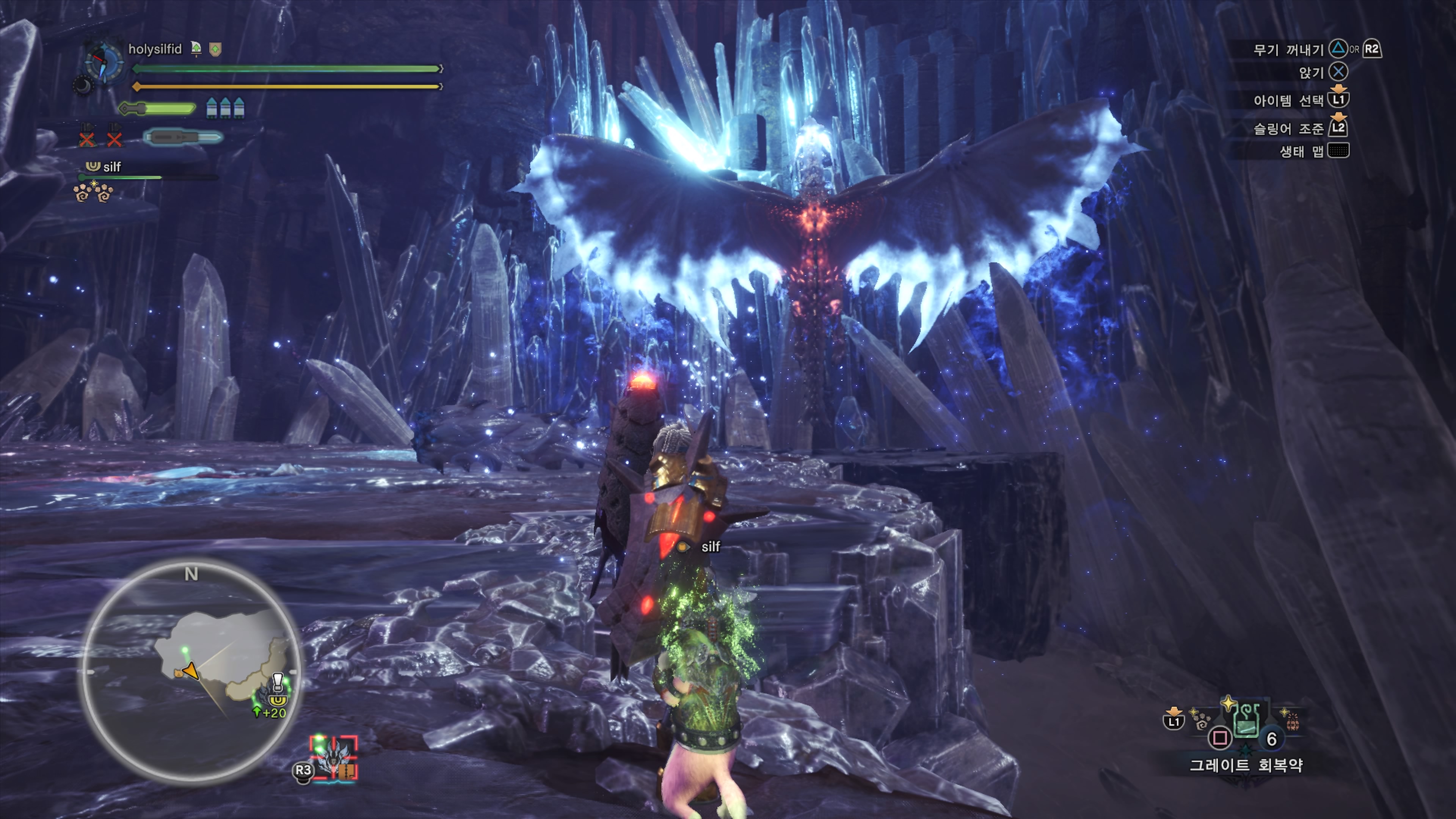Click the green weapon sharpness gauge
Screen dimensions: 1456x819
click(x=158, y=108)
